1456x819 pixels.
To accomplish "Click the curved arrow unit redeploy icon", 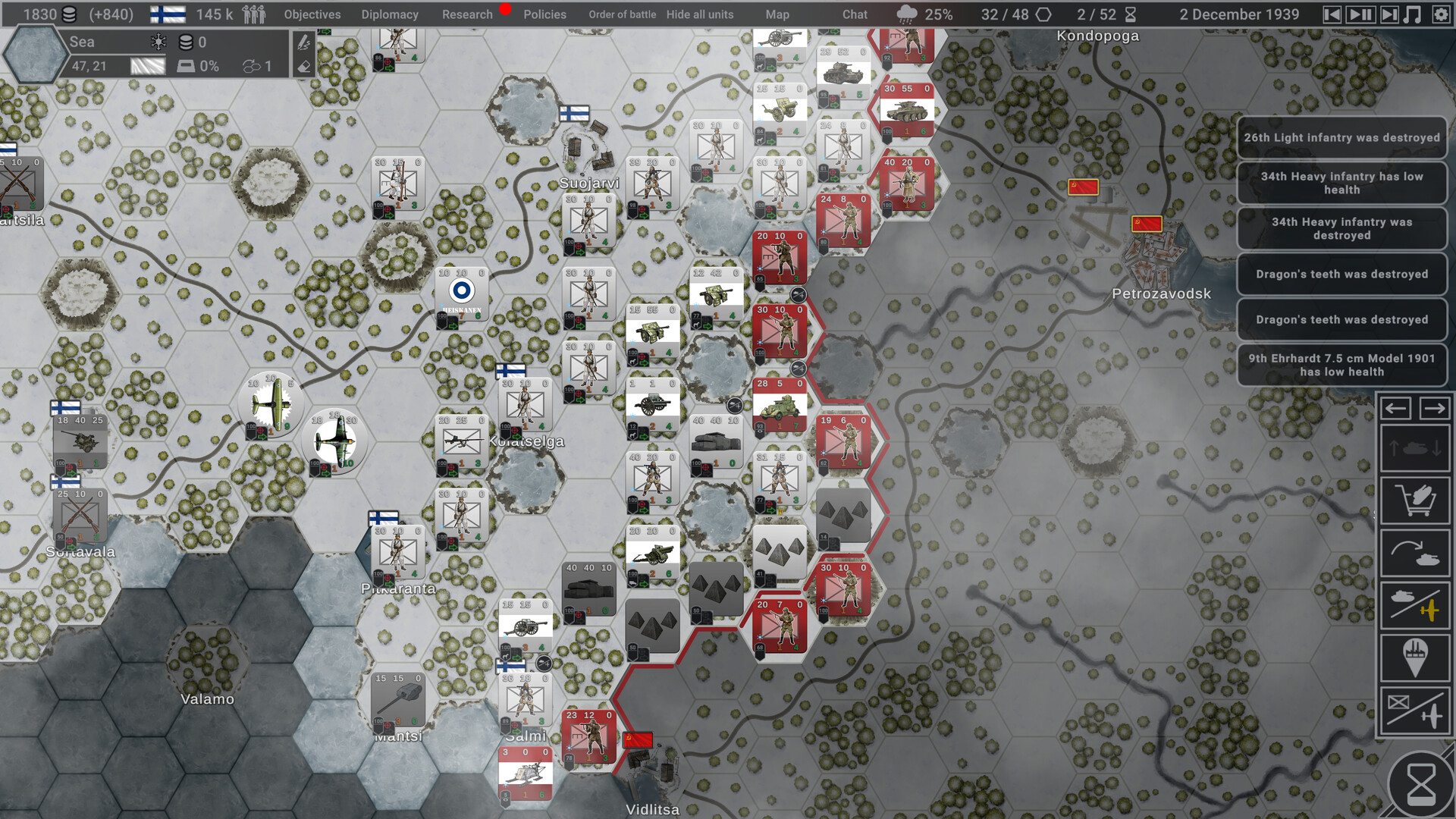I will point(1415,552).
